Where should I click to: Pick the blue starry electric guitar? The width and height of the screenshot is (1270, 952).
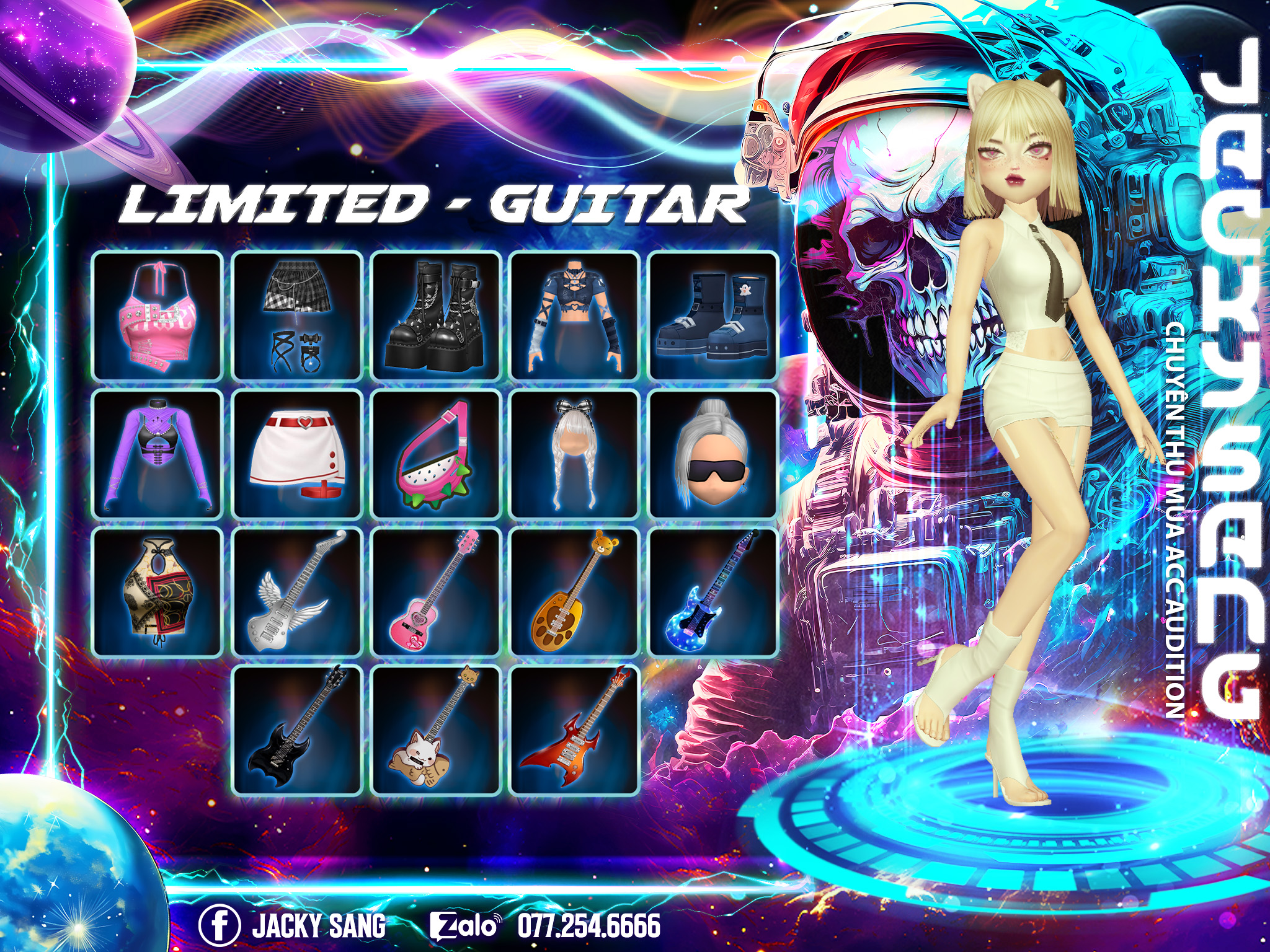pyautogui.click(x=713, y=593)
